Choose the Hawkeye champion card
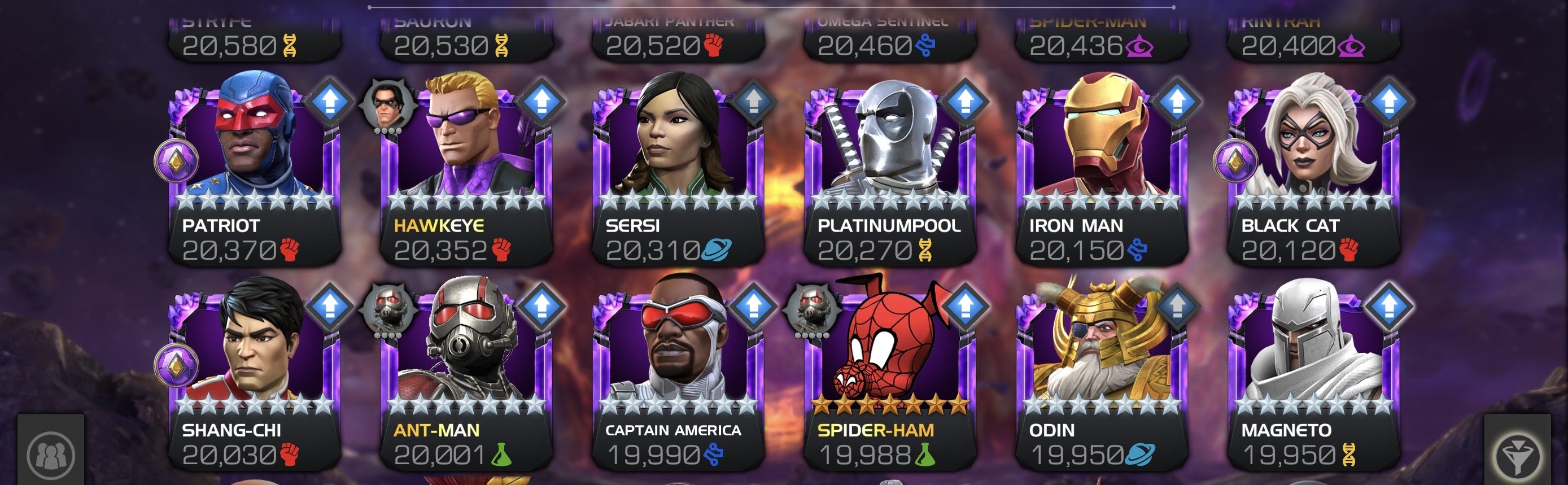 point(466,171)
